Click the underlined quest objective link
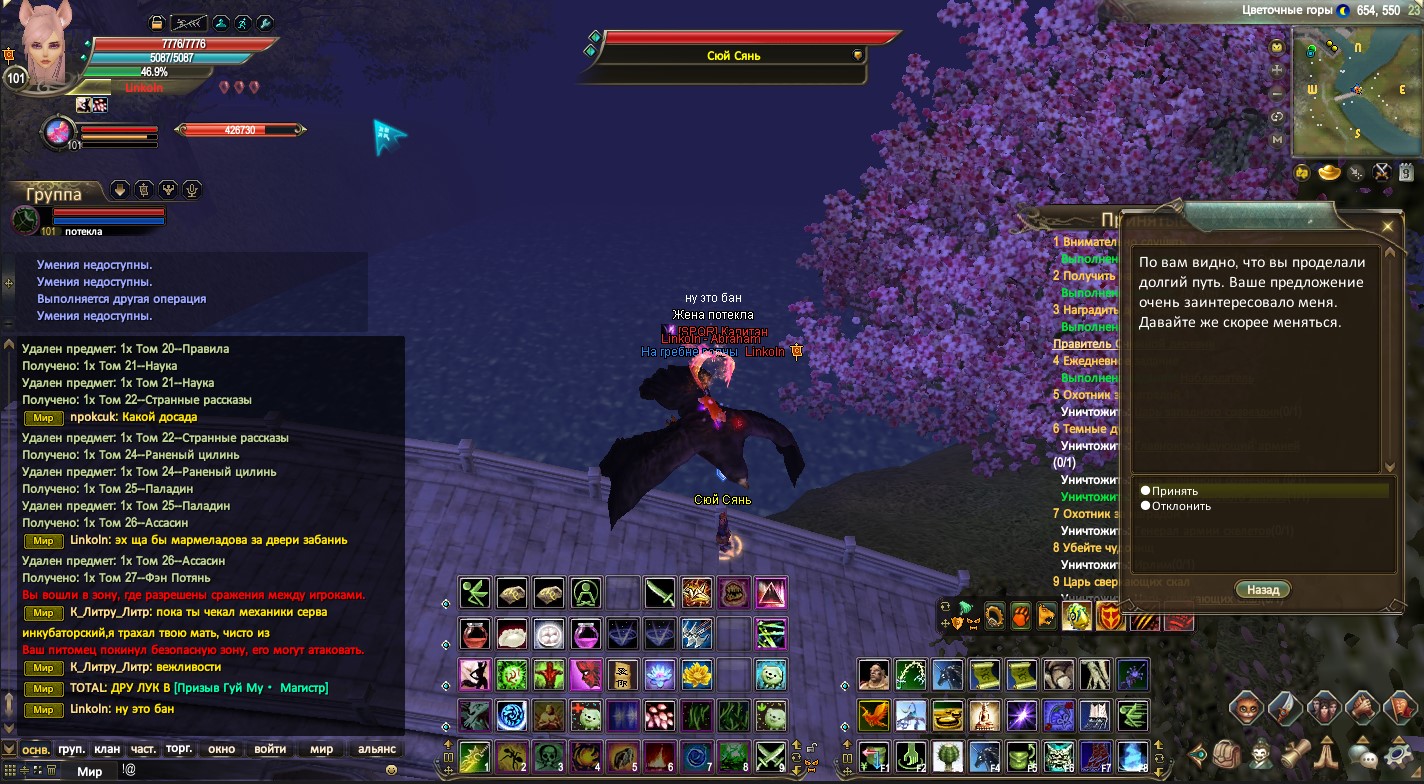 tap(1080, 346)
